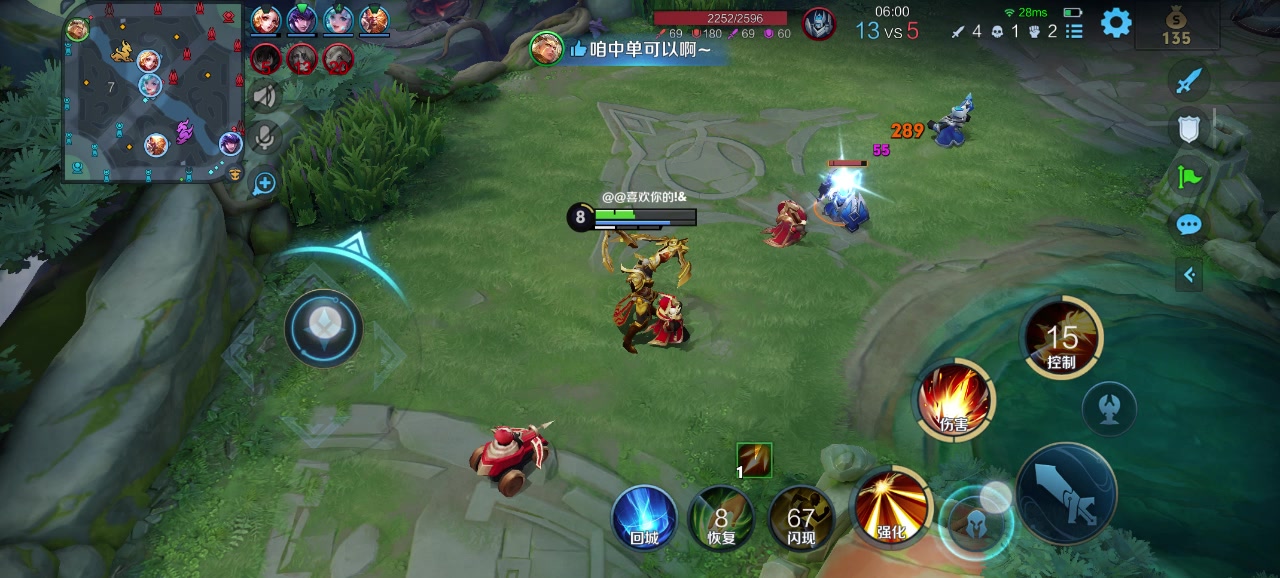Use the 恢复 heal ability

(x=721, y=518)
